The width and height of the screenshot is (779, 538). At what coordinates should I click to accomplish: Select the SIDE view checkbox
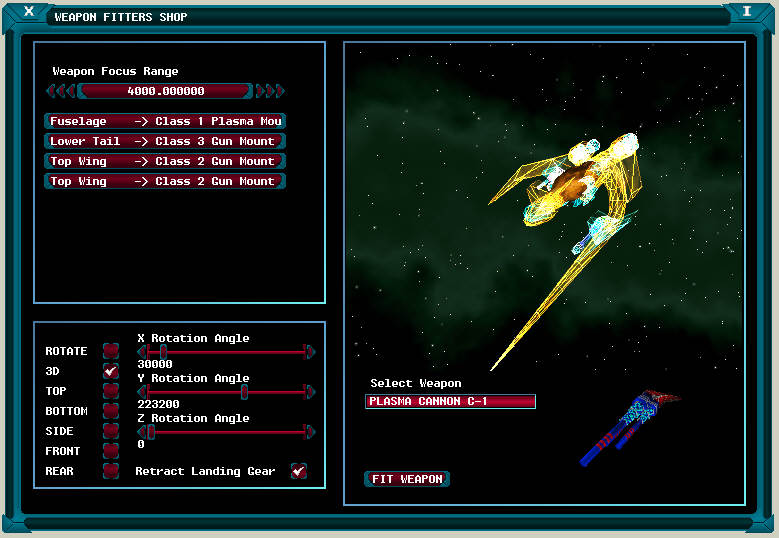pos(111,431)
